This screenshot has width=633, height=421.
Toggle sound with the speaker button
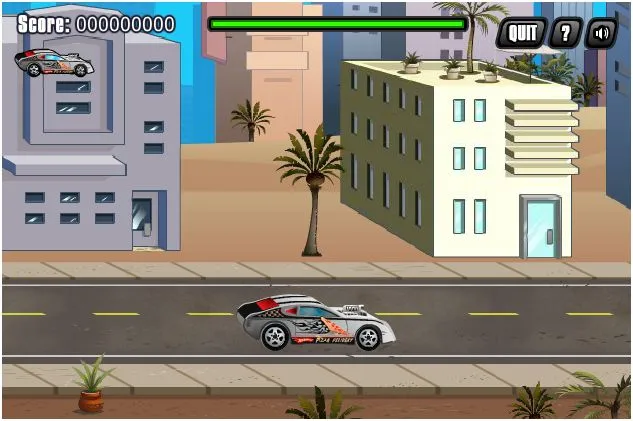pos(601,33)
